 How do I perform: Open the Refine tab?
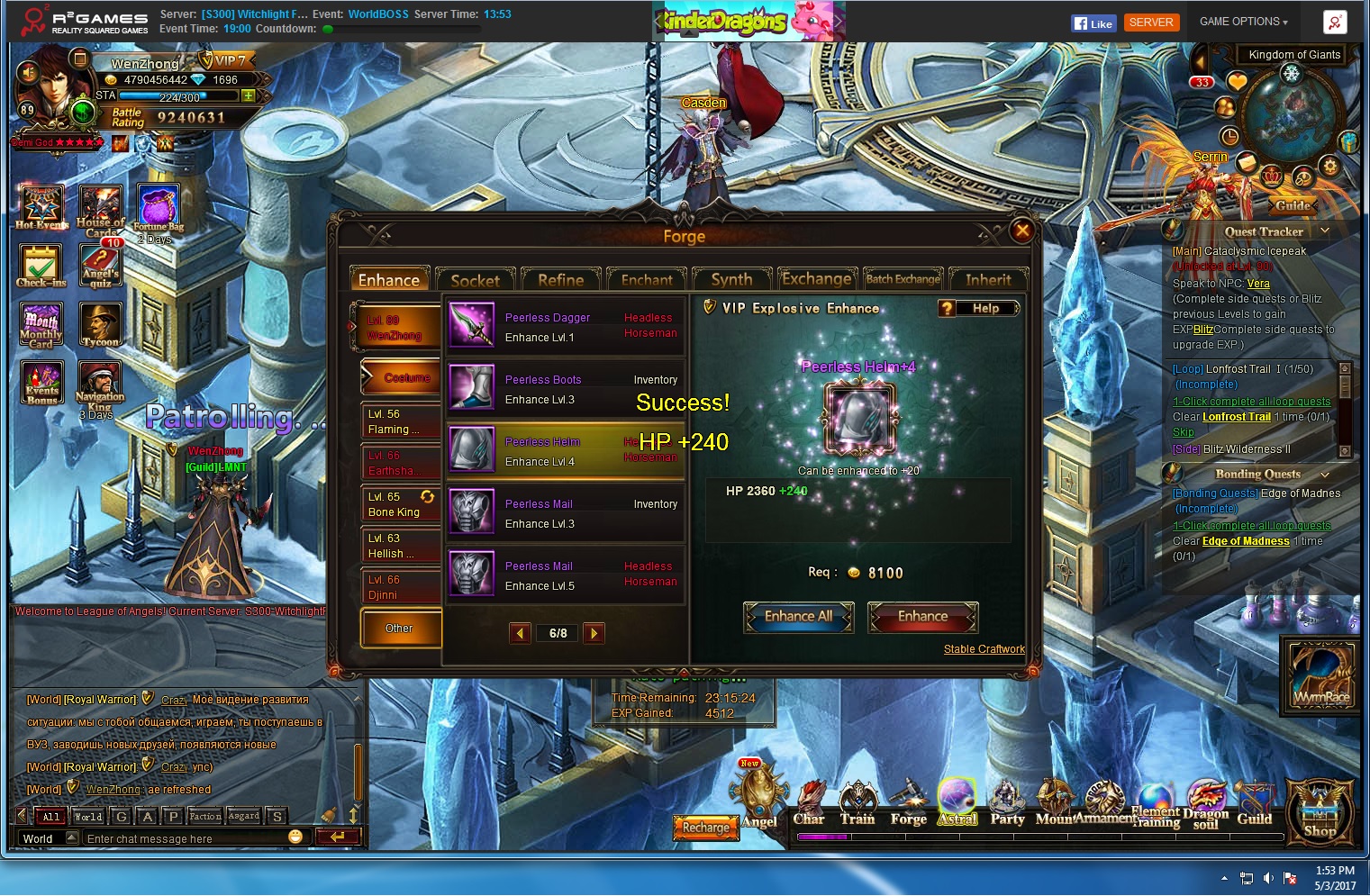point(560,280)
